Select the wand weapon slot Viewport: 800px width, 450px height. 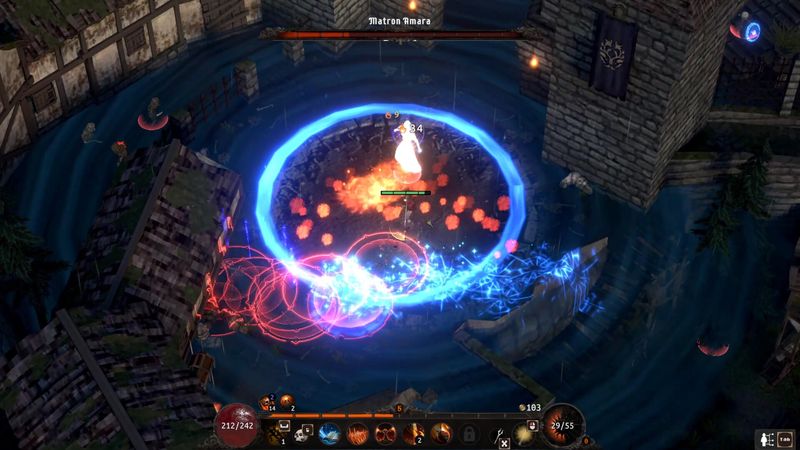[x=497, y=433]
